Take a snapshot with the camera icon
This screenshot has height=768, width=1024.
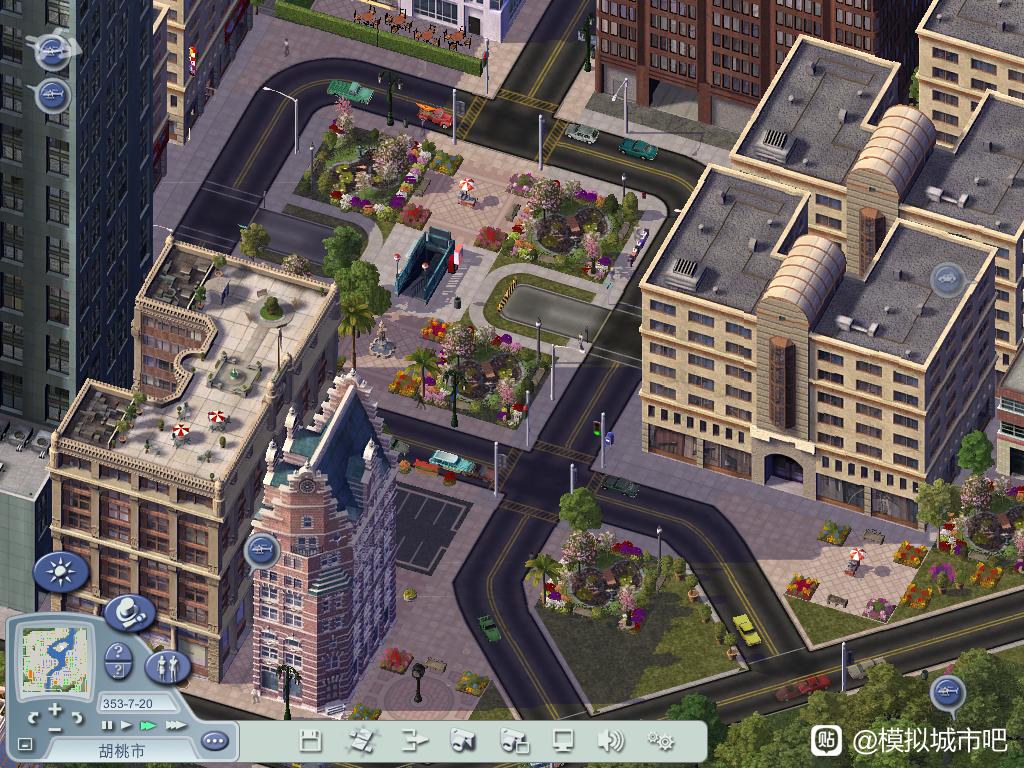462,741
